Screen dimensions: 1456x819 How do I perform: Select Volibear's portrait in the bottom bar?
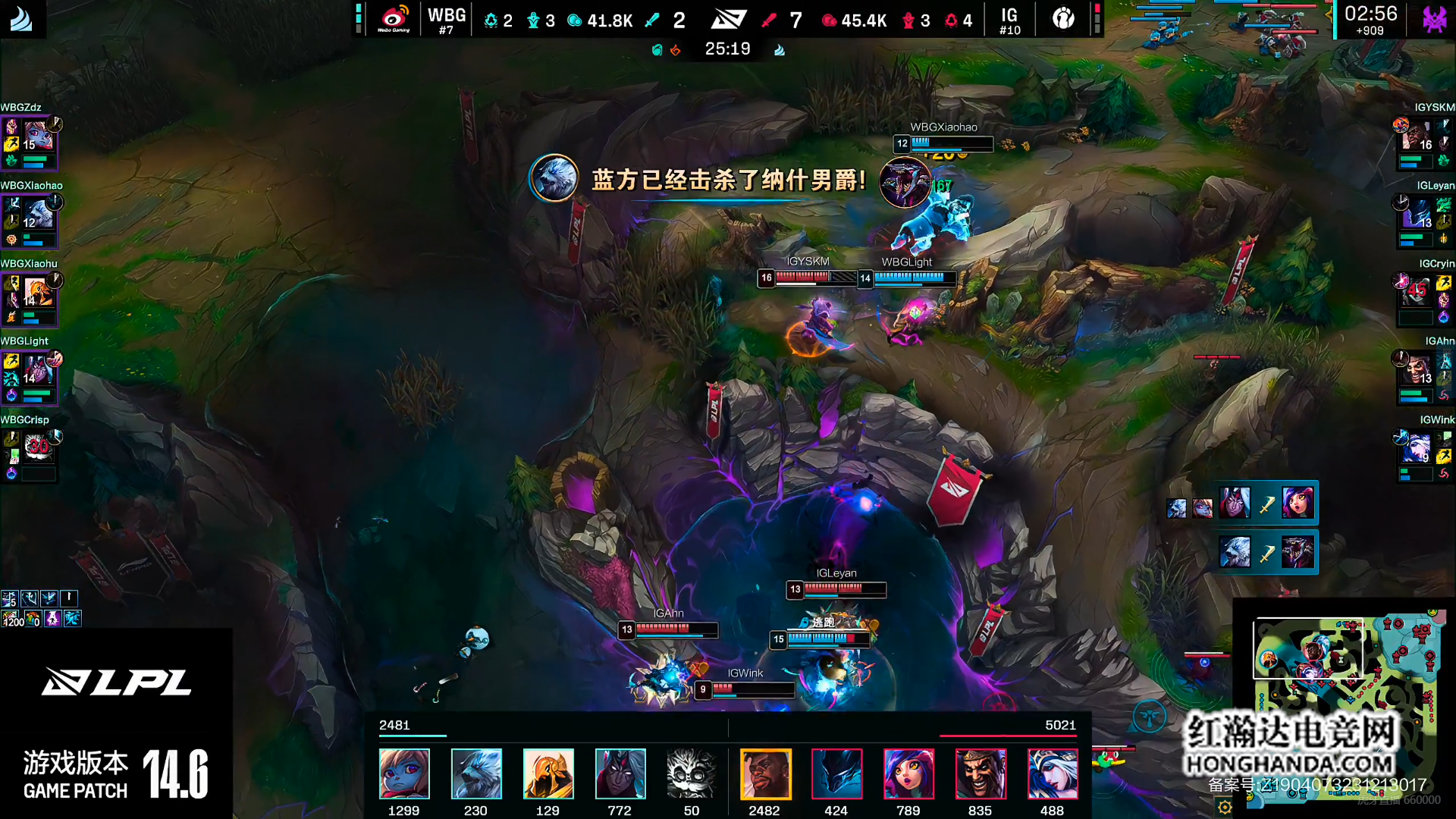click(476, 773)
